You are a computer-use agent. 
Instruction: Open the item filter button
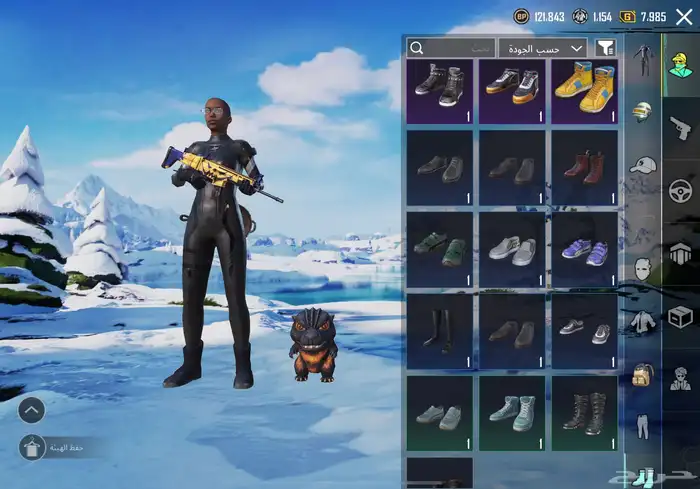605,47
